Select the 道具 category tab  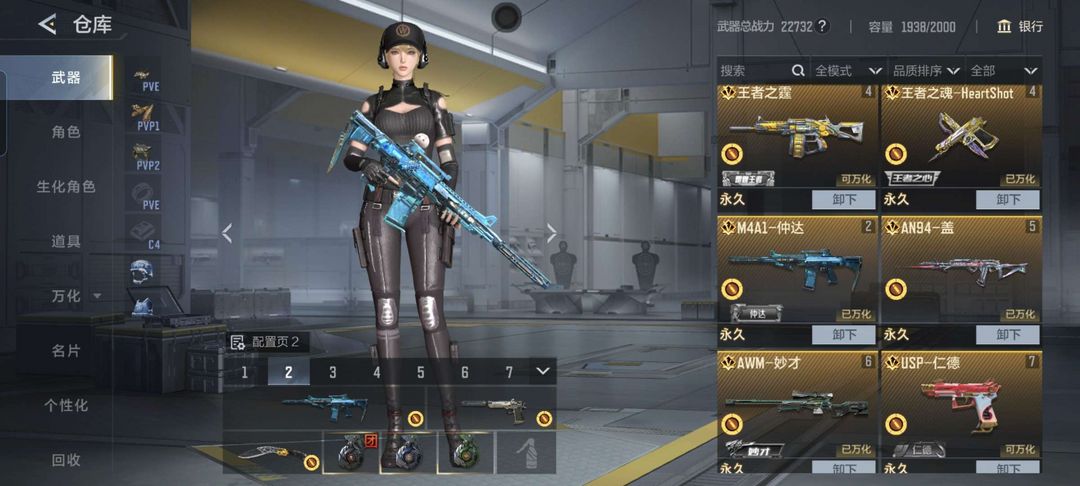[x=66, y=241]
